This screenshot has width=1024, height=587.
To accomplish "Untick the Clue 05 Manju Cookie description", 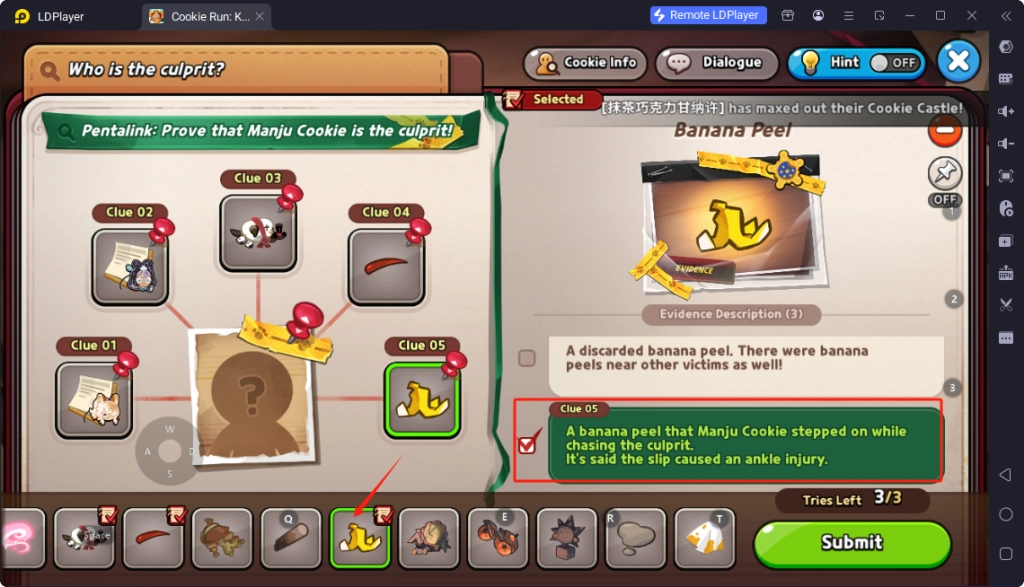I will (x=527, y=445).
